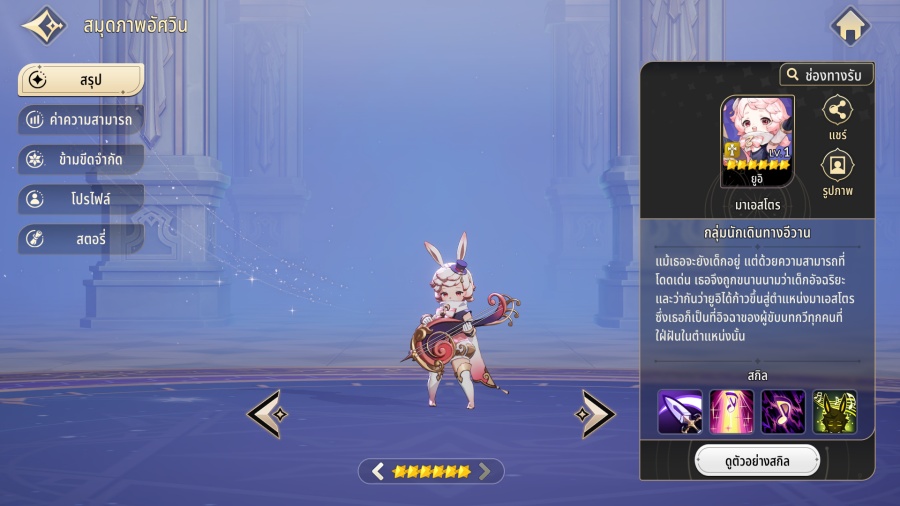Return to the home screen

click(851, 26)
